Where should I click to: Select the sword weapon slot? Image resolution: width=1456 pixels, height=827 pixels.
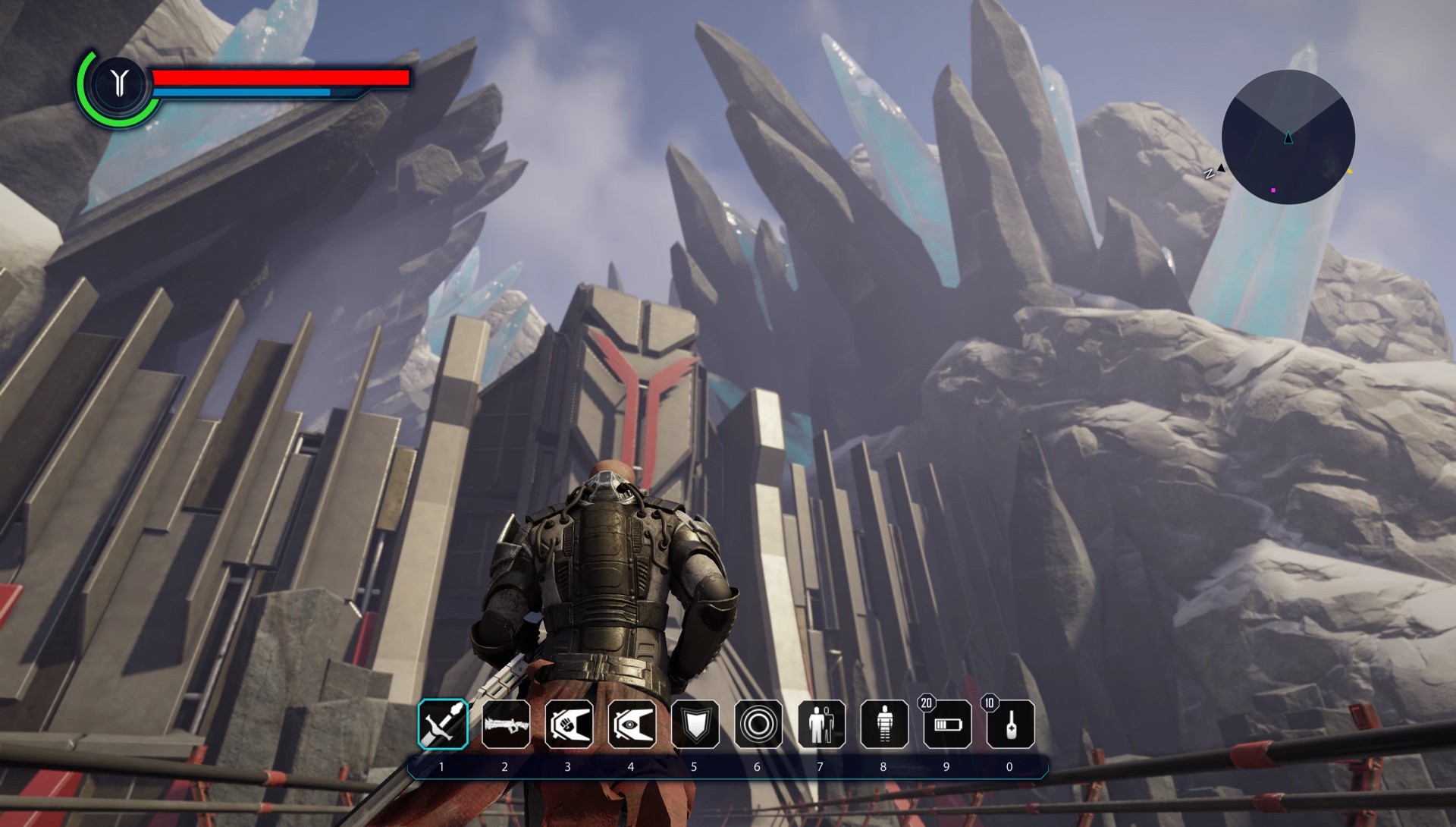[443, 724]
